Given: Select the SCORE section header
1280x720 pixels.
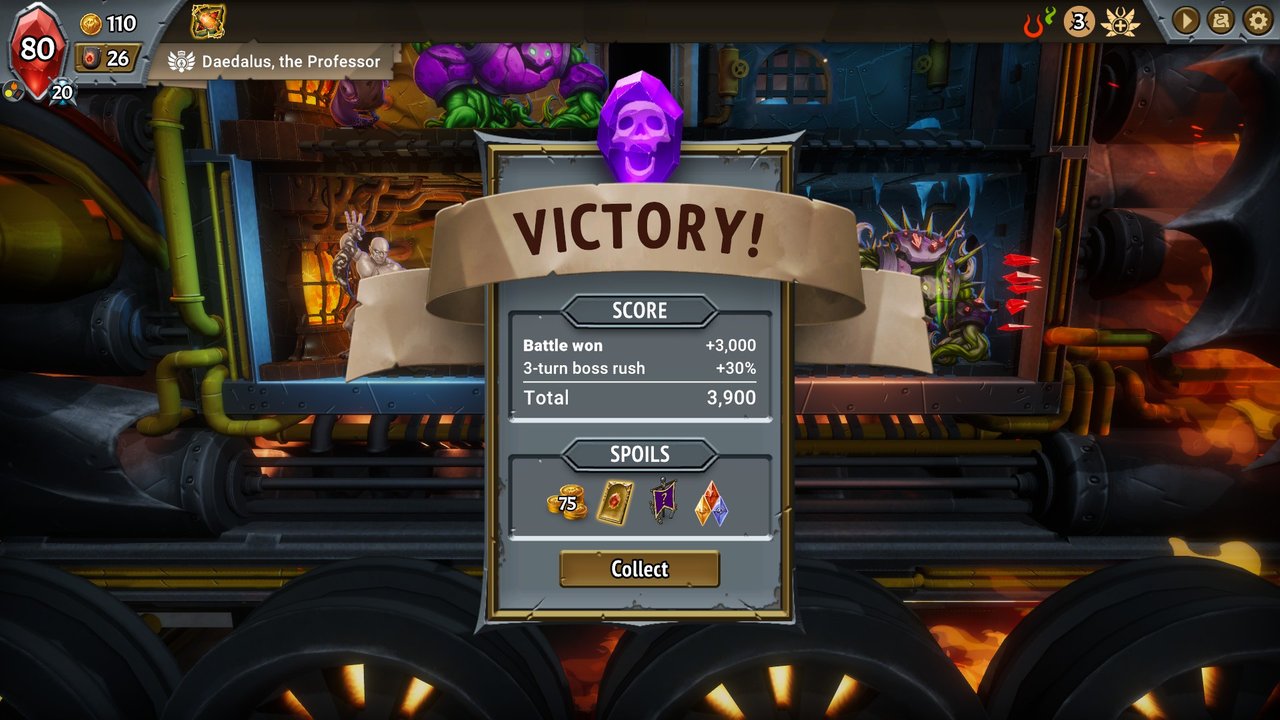Looking at the screenshot, I should point(640,310).
